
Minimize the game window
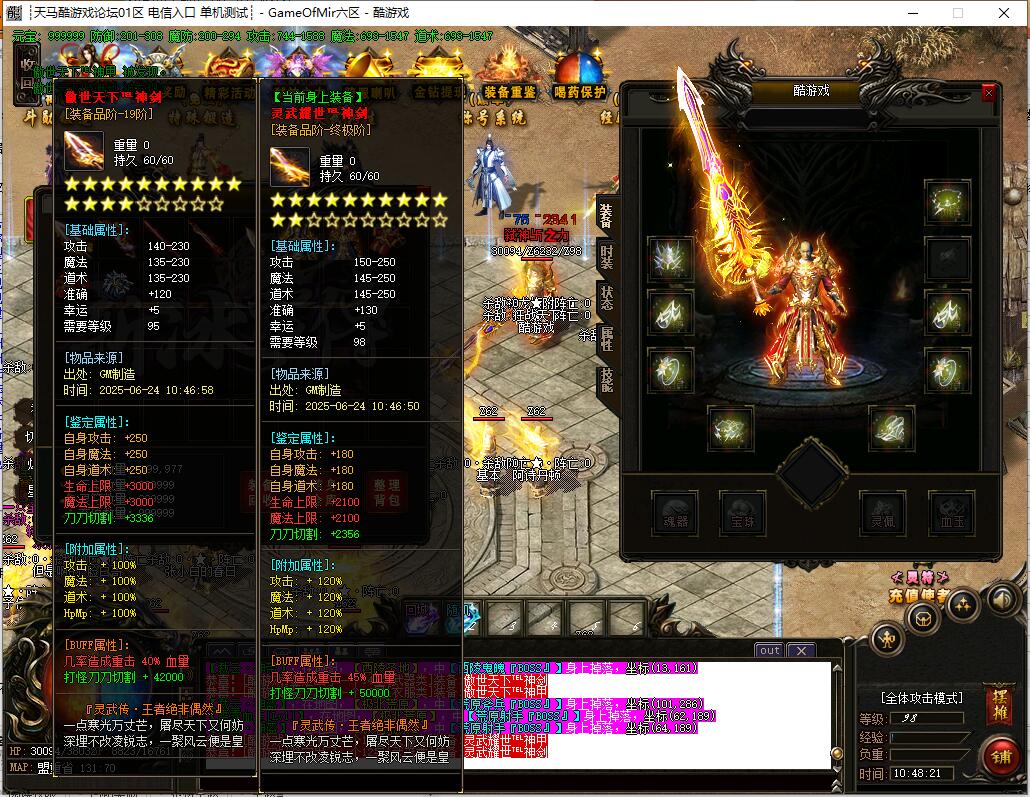click(912, 13)
